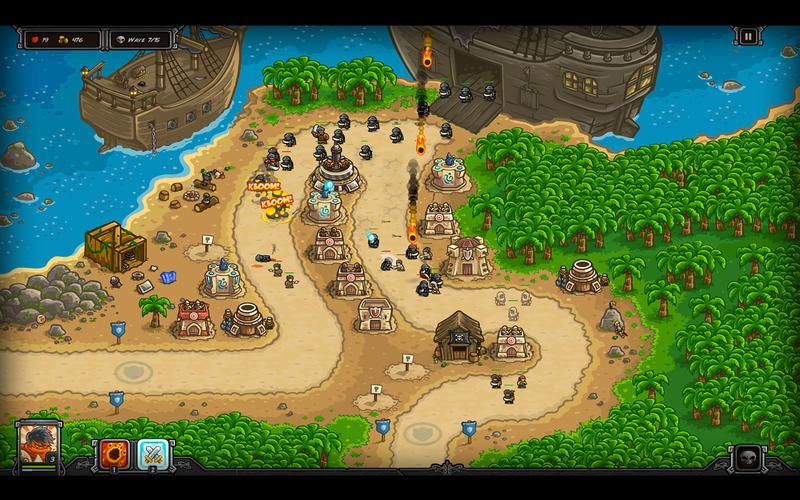Pause the game with the pause button
Viewport: 800px width, 500px height.
click(x=747, y=37)
